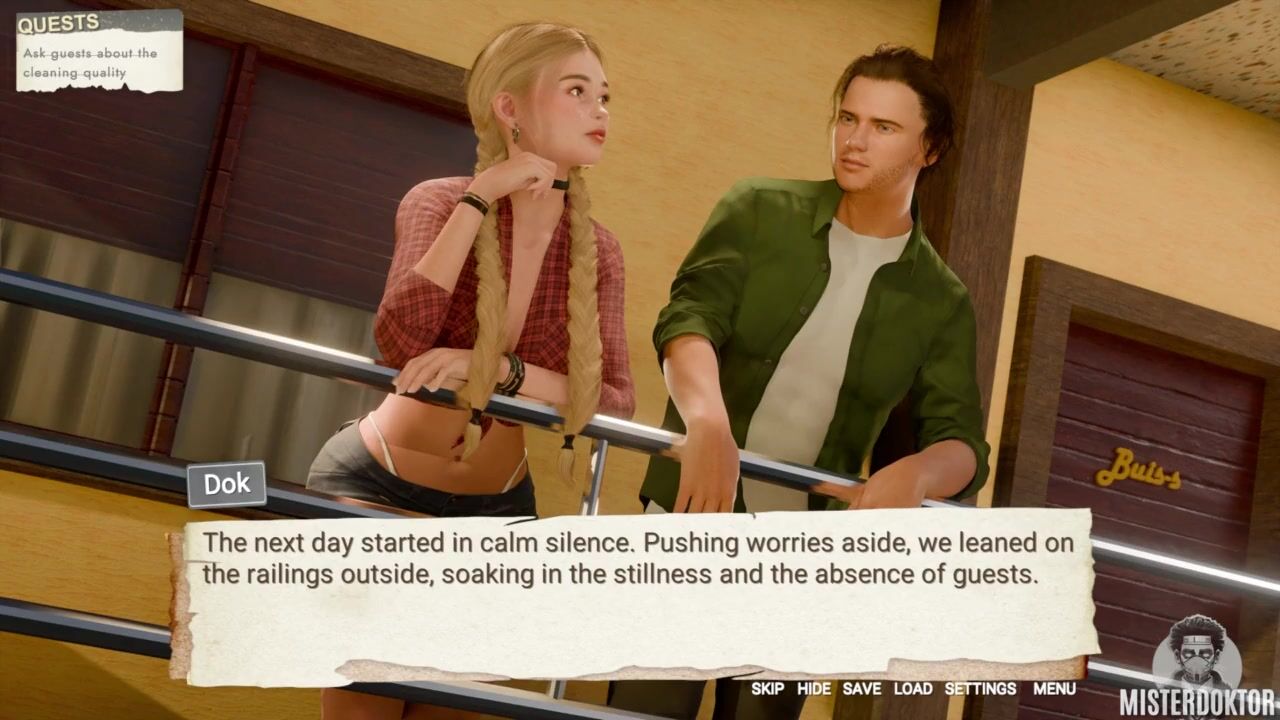
Task: Open the SAVE game screen
Action: click(861, 689)
